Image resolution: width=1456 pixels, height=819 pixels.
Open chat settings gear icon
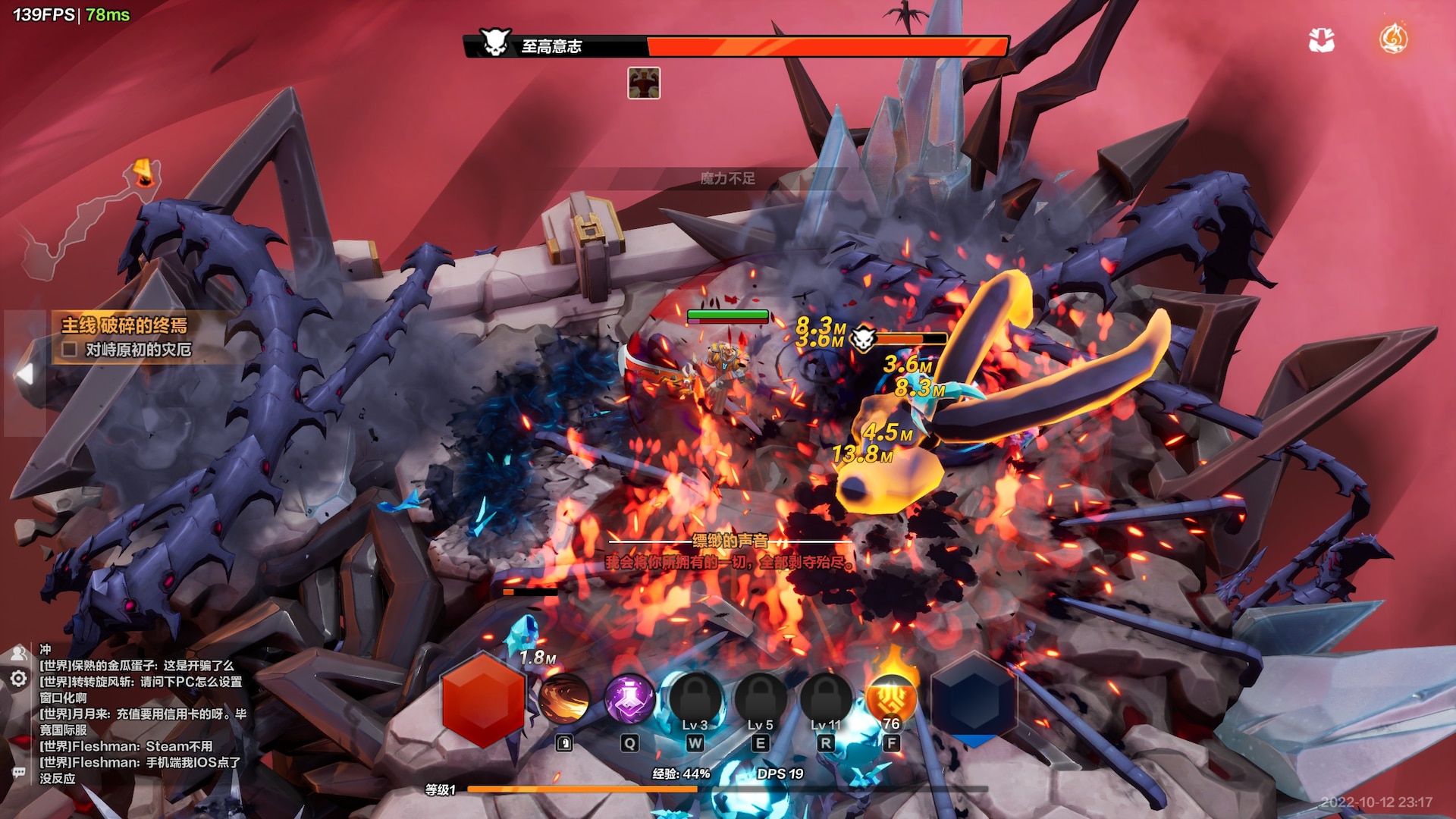(x=18, y=679)
